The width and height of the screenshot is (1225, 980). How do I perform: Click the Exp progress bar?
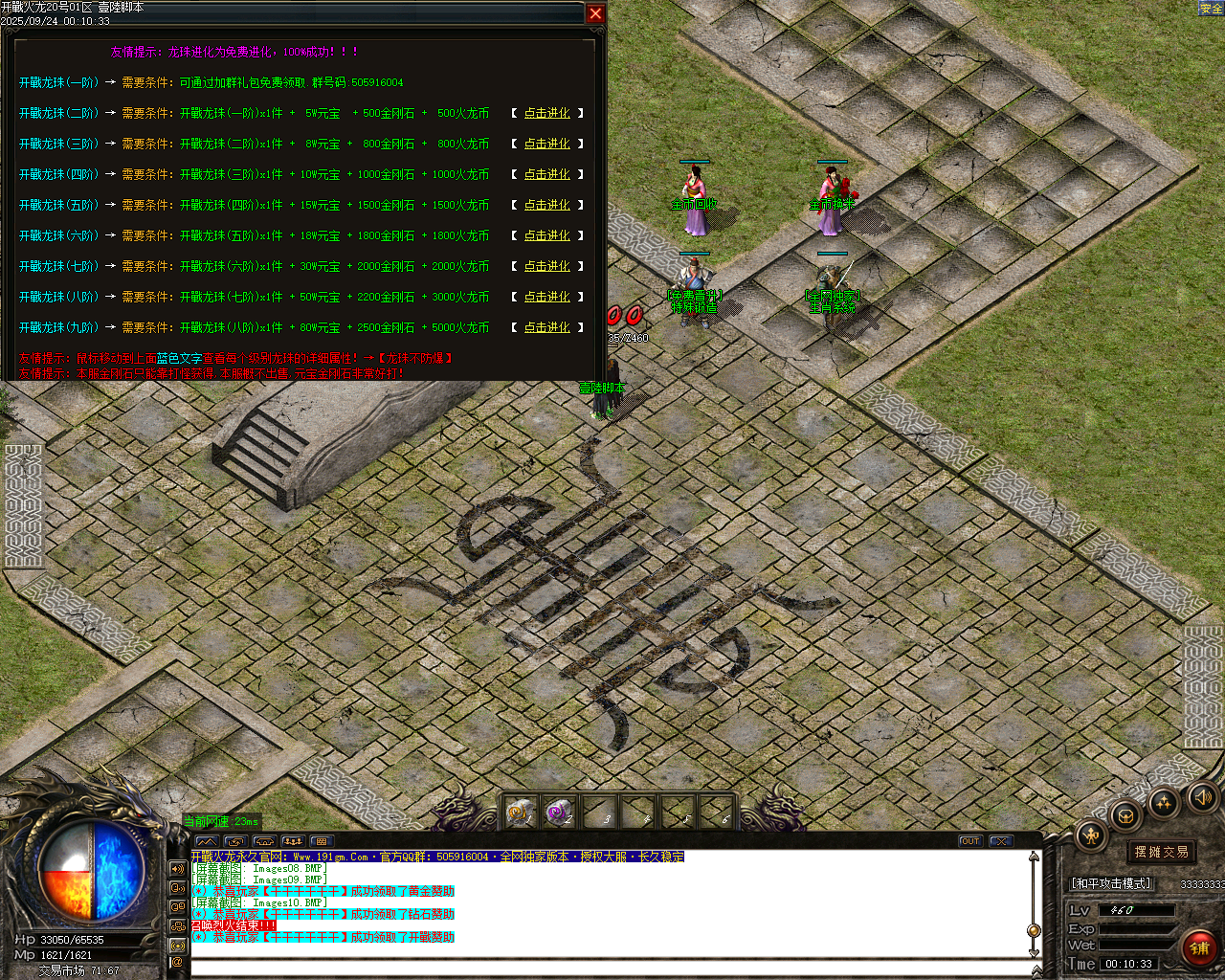(x=1137, y=928)
